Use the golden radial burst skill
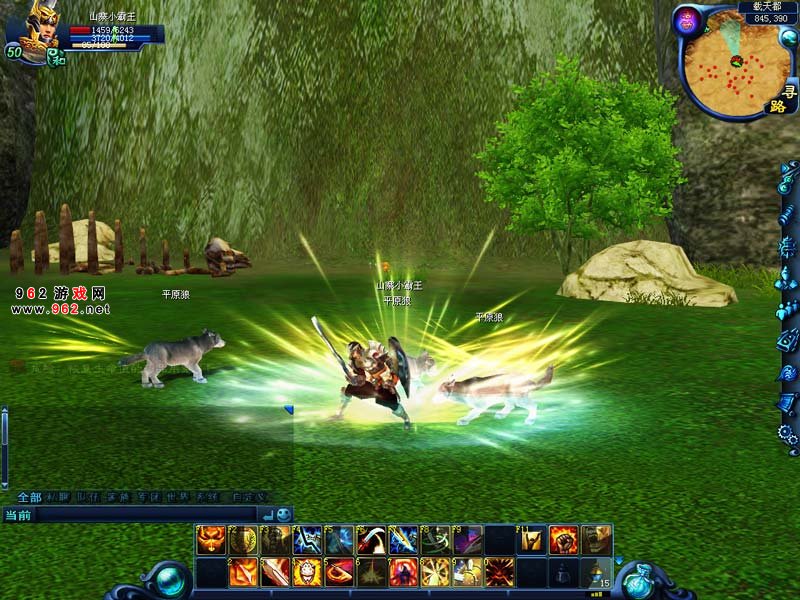Screen dimensions: 800x600 point(435,572)
